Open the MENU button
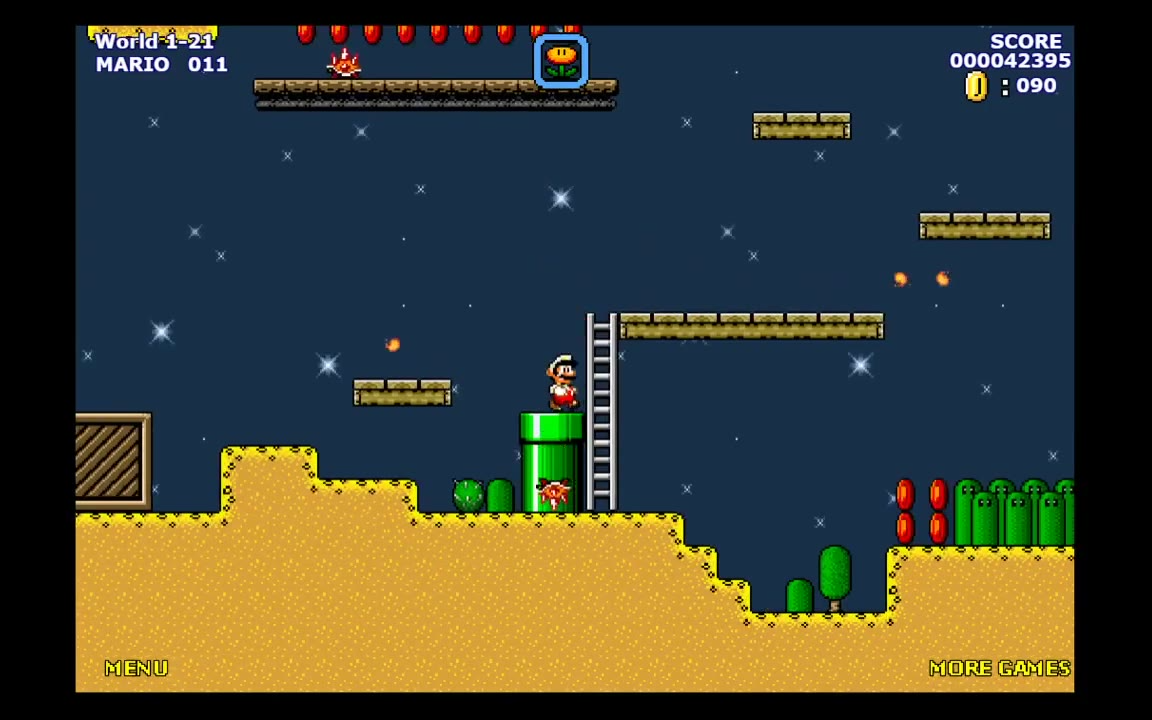Viewport: 1152px width, 720px height. click(137, 668)
